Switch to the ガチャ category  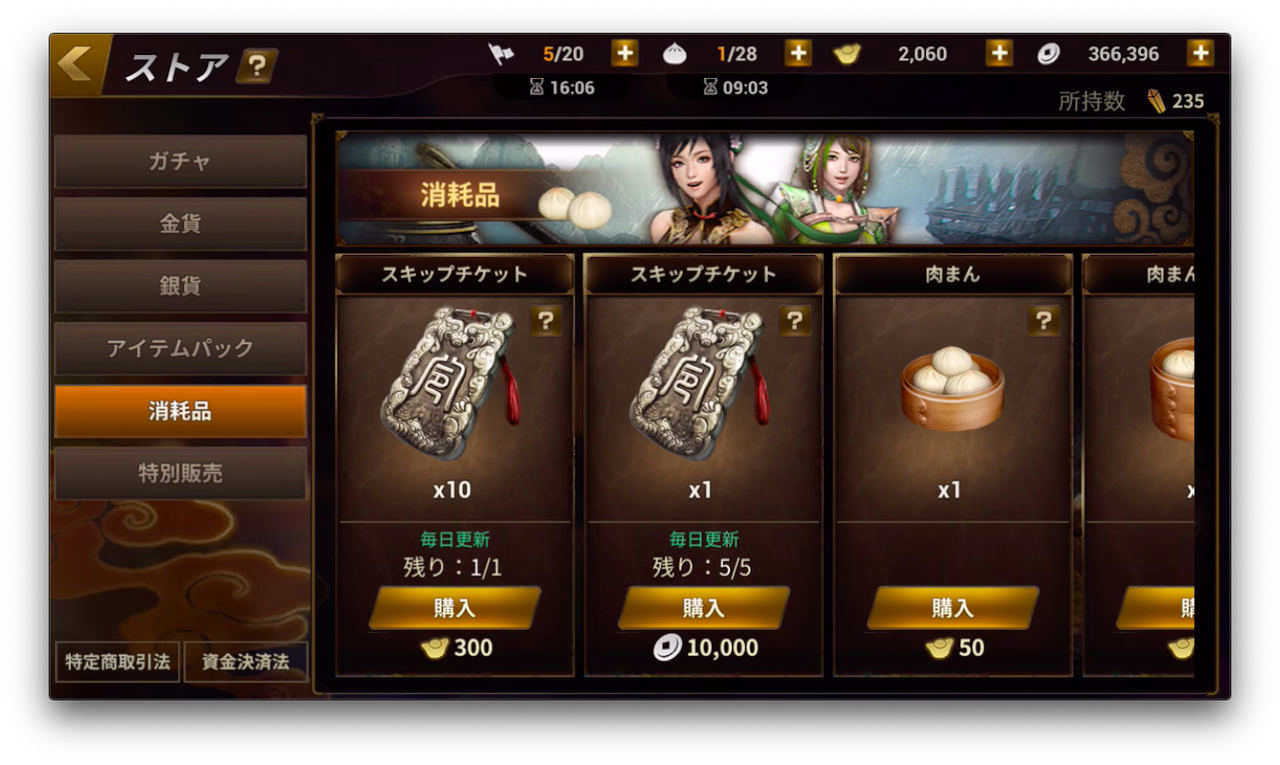pos(180,160)
